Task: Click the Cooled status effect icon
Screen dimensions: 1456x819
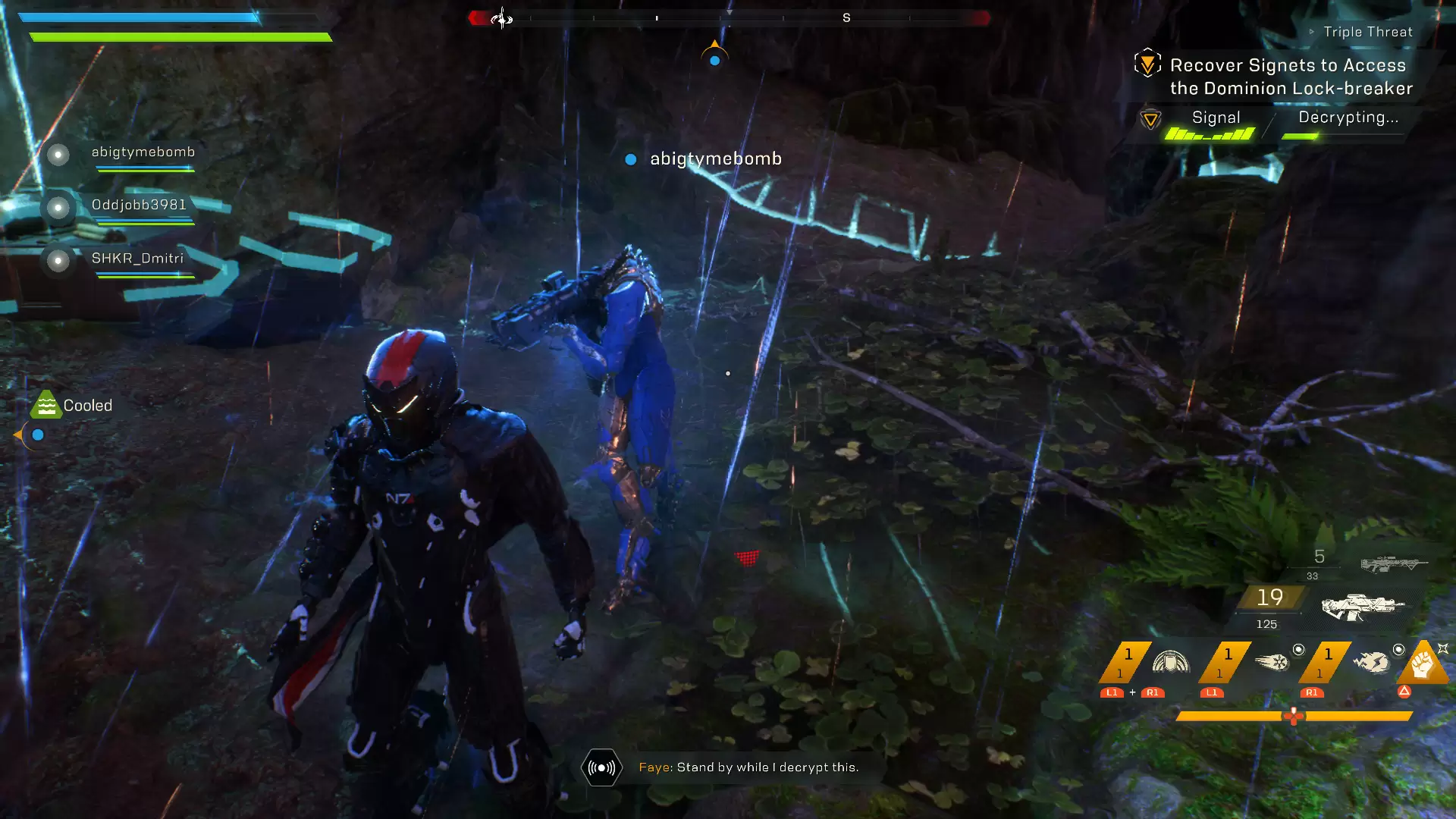Action: [x=46, y=406]
